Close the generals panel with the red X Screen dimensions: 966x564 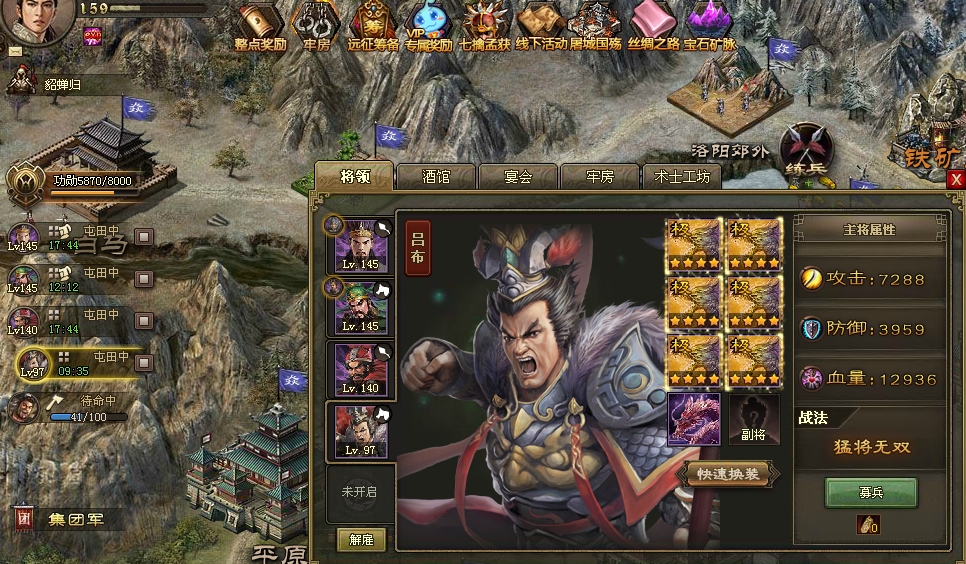click(956, 179)
